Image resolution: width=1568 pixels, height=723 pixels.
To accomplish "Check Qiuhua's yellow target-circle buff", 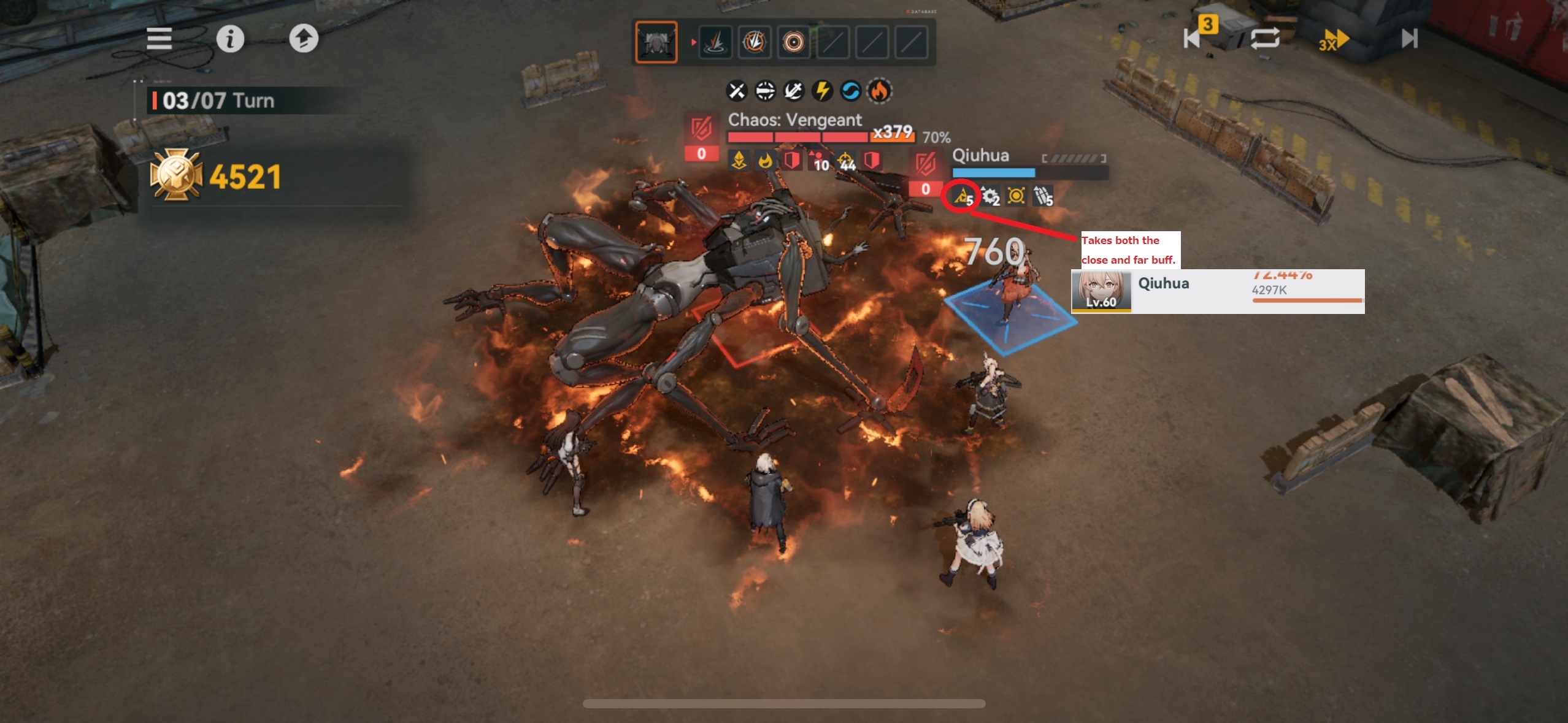I will pos(1016,196).
